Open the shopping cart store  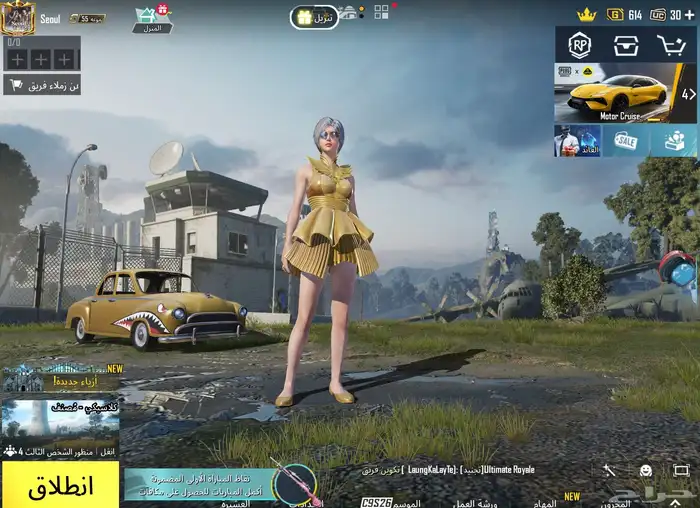[x=671, y=45]
